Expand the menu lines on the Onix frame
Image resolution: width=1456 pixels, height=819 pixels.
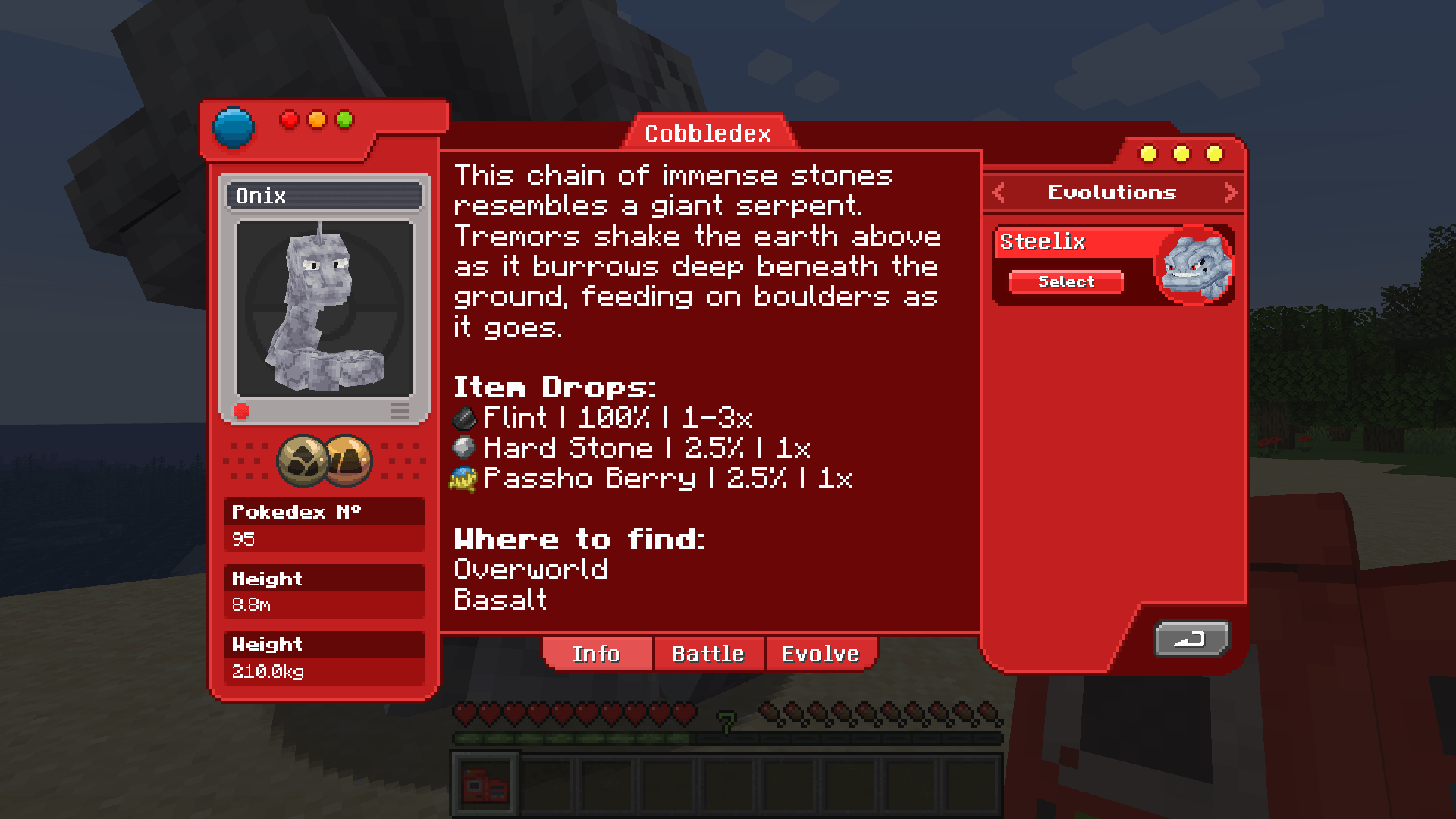pos(400,410)
